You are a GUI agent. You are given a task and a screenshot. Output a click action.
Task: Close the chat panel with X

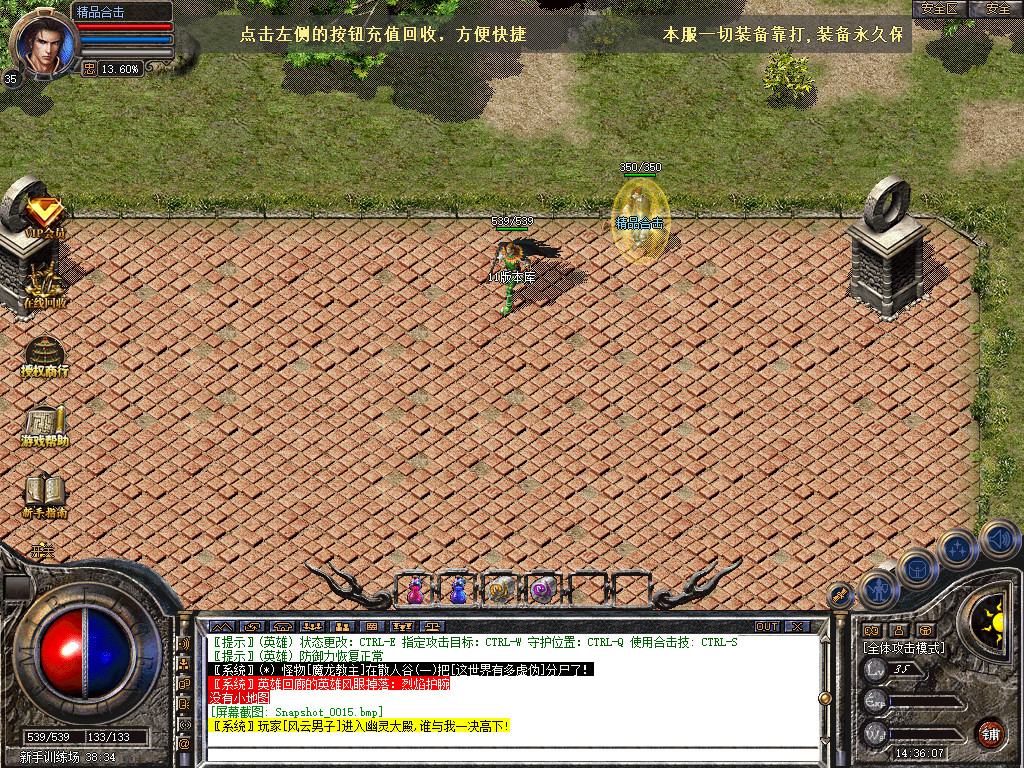(x=797, y=627)
